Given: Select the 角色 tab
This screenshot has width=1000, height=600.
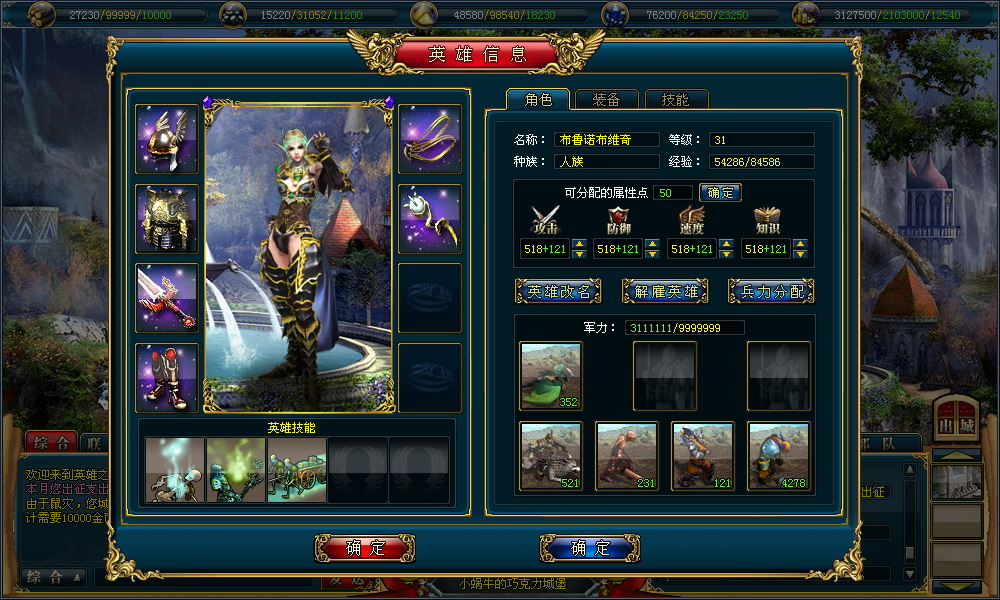Looking at the screenshot, I should [538, 100].
